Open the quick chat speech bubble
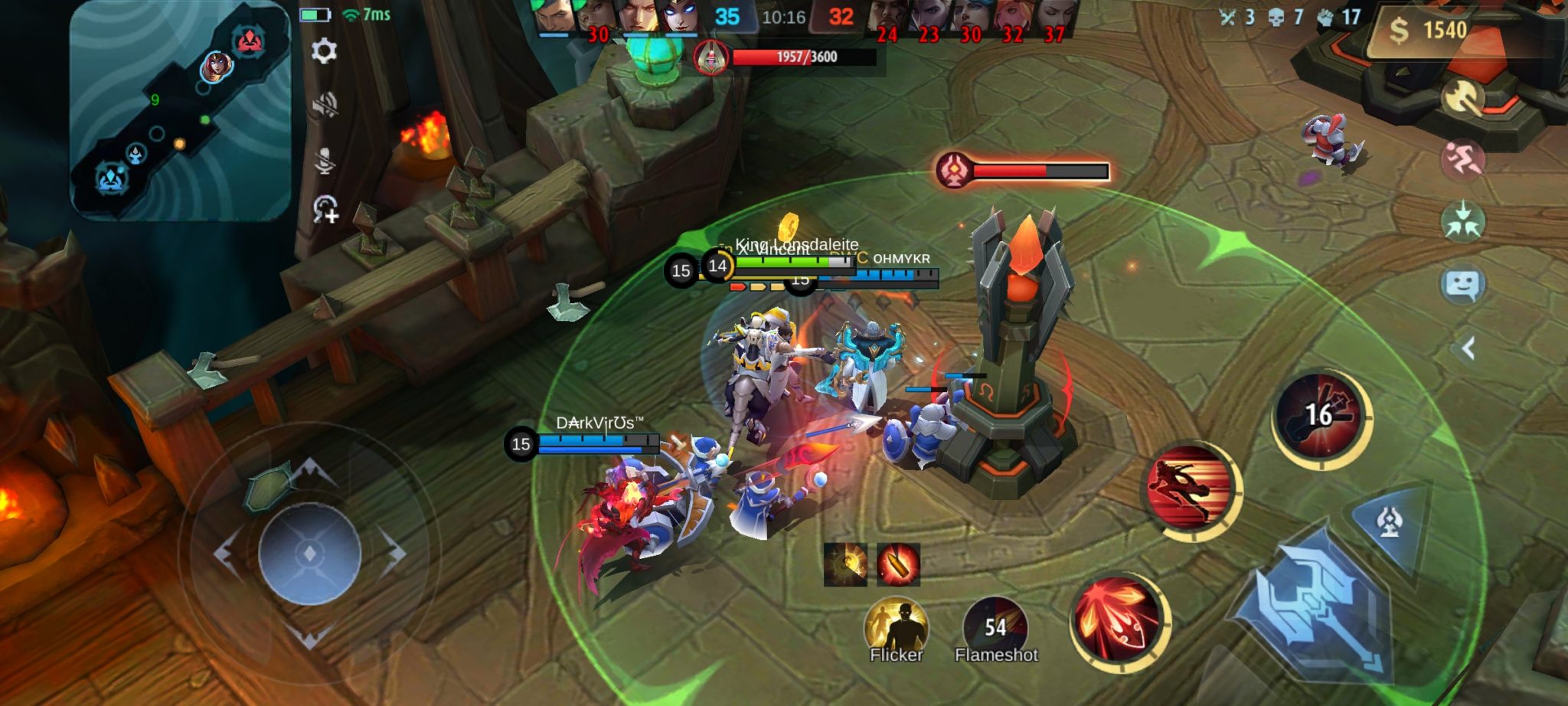The image size is (1568, 706). pyautogui.click(x=1462, y=285)
